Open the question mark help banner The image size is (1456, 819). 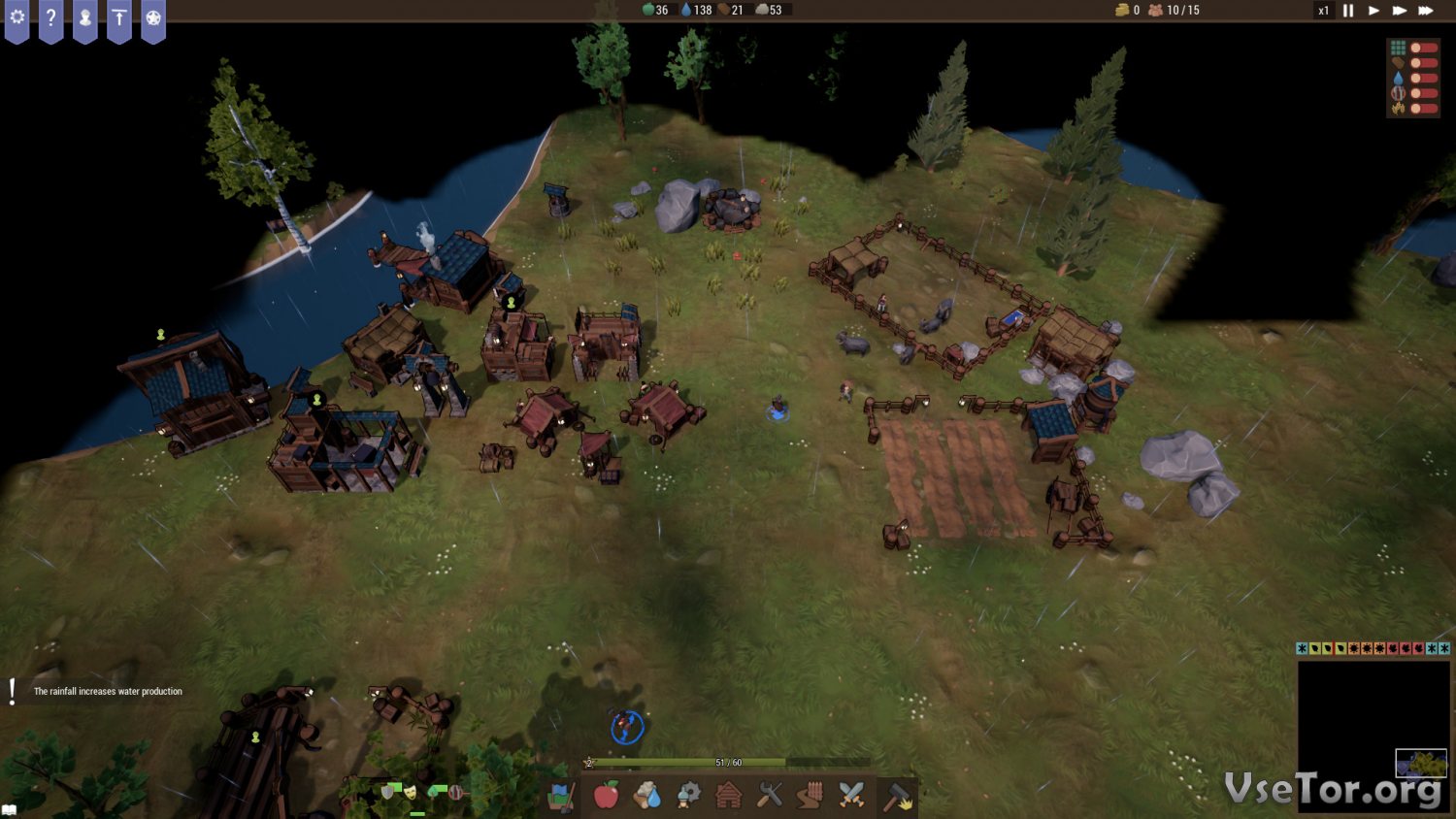(50, 18)
